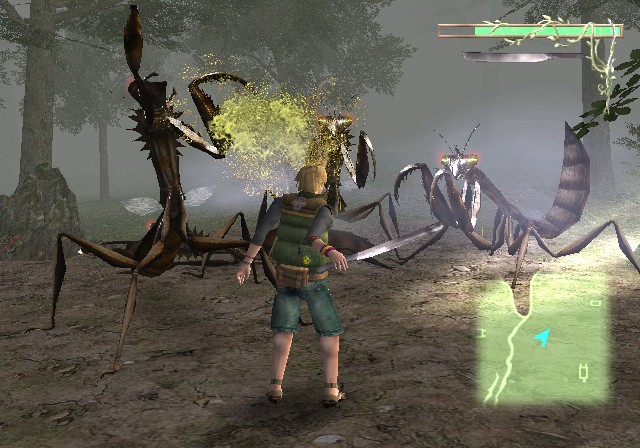Image resolution: width=640 pixels, height=448 pixels.
Task: Click the blue player arrow on minimap
Action: pos(542,339)
